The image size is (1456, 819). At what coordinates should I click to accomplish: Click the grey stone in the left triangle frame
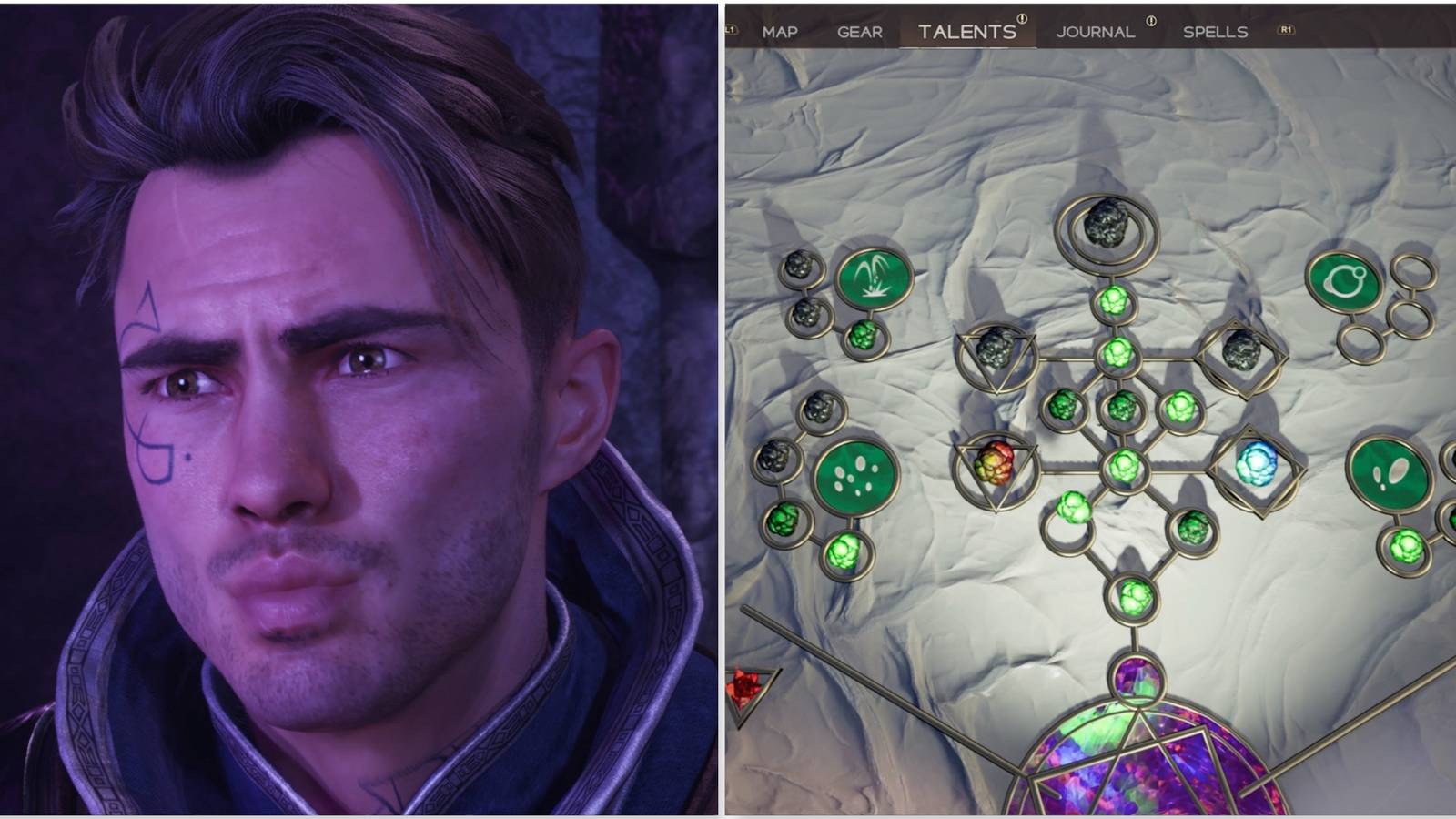(995, 350)
